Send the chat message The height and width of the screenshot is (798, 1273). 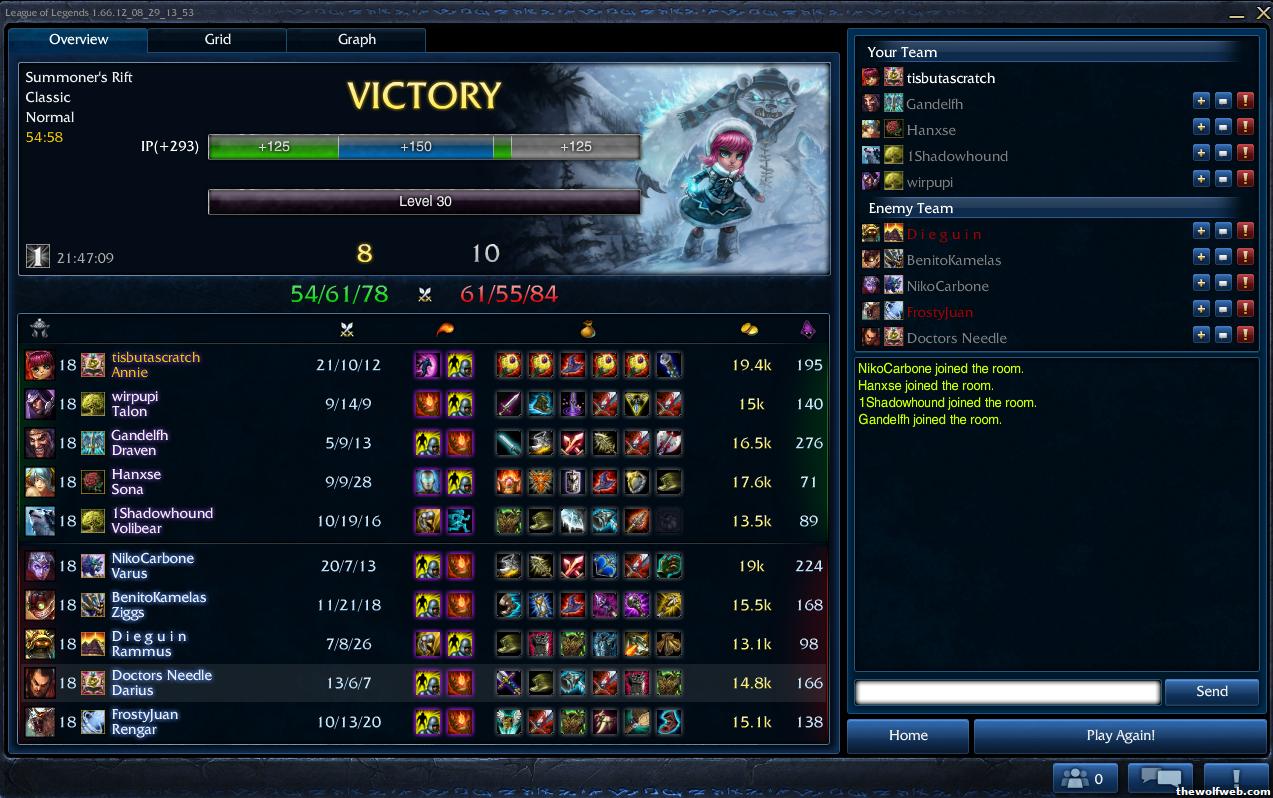coord(1211,691)
